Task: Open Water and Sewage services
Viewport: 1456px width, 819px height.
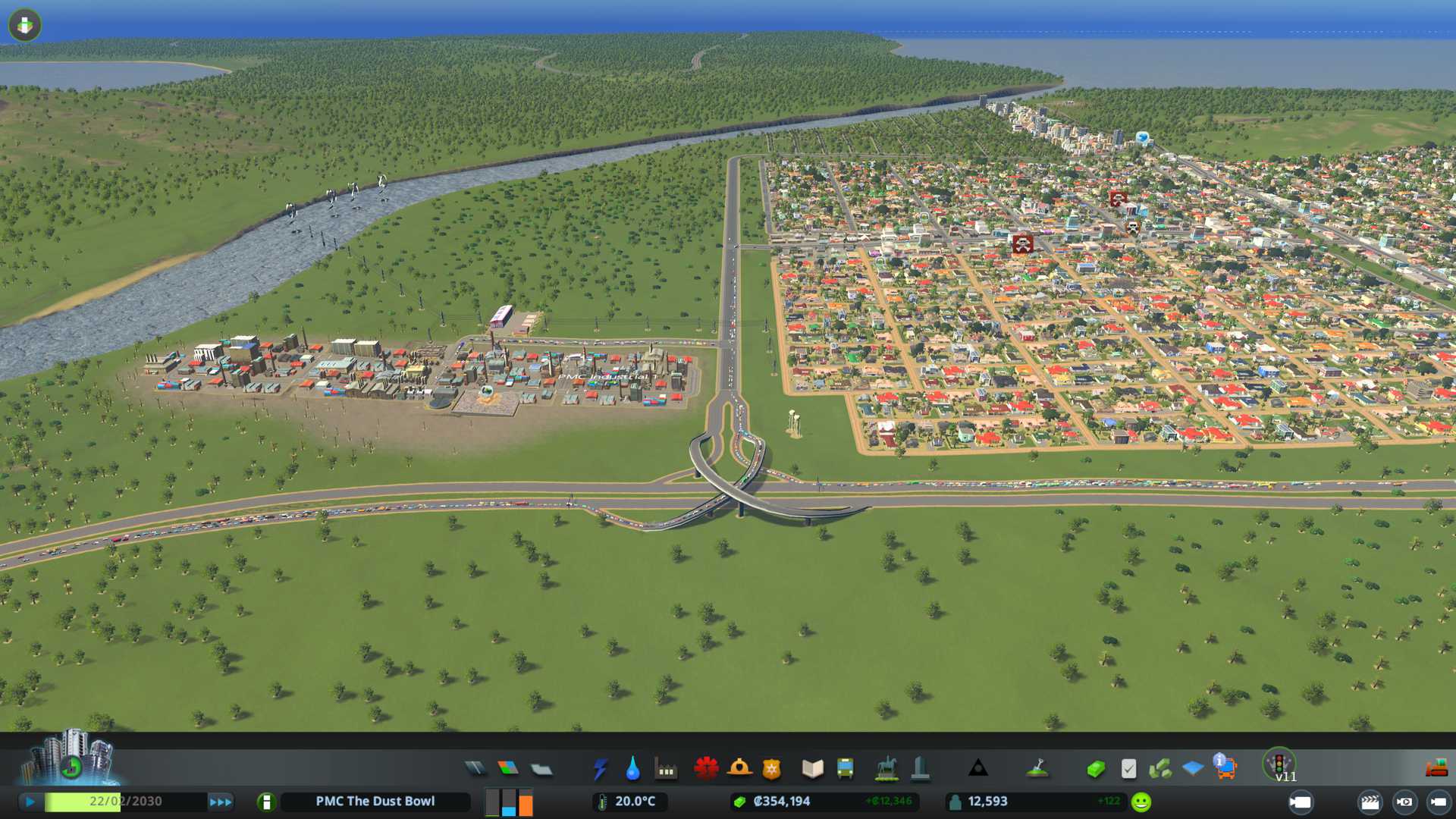Action: tap(632, 769)
